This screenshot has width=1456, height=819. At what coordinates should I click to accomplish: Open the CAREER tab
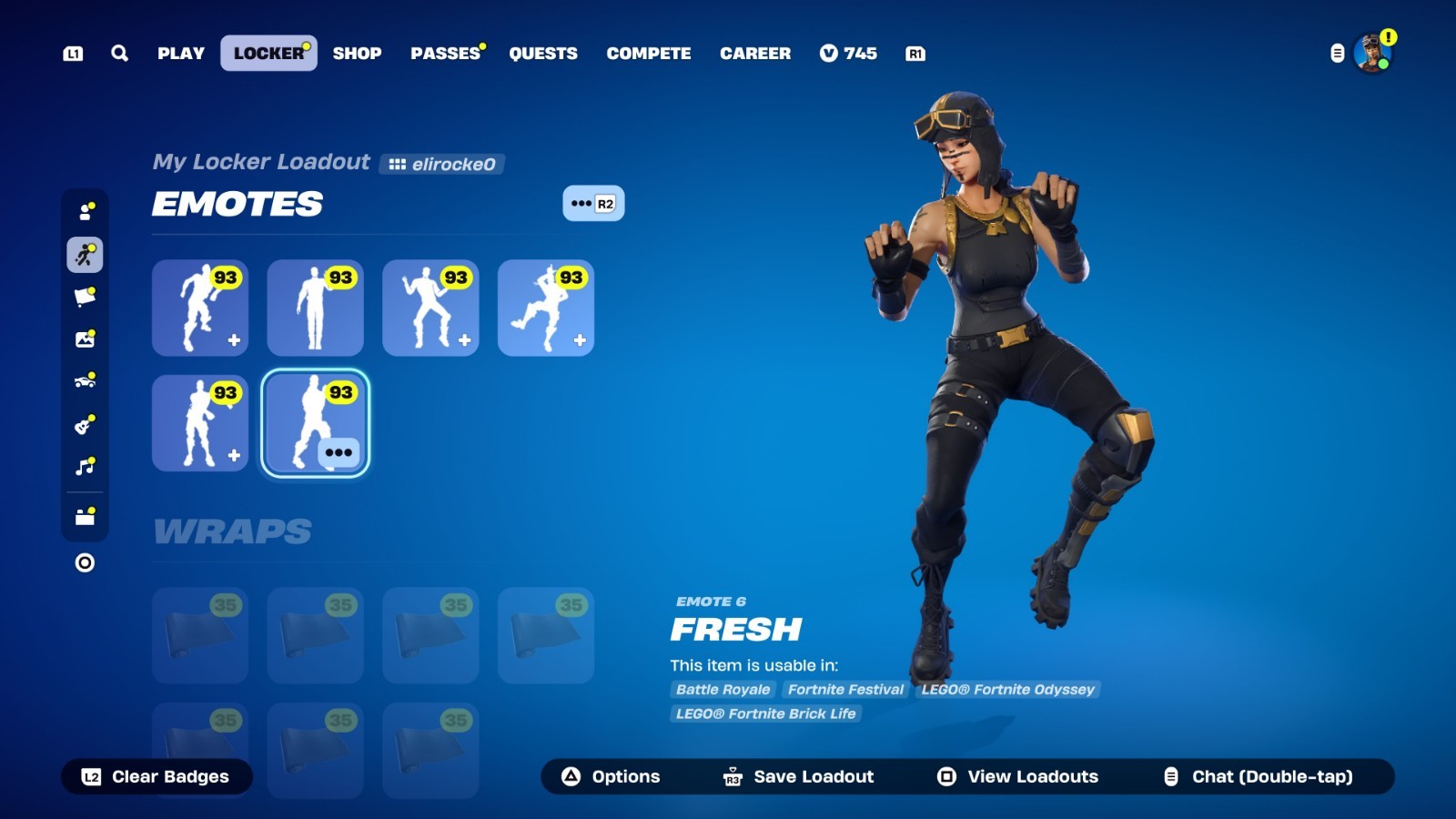click(755, 54)
